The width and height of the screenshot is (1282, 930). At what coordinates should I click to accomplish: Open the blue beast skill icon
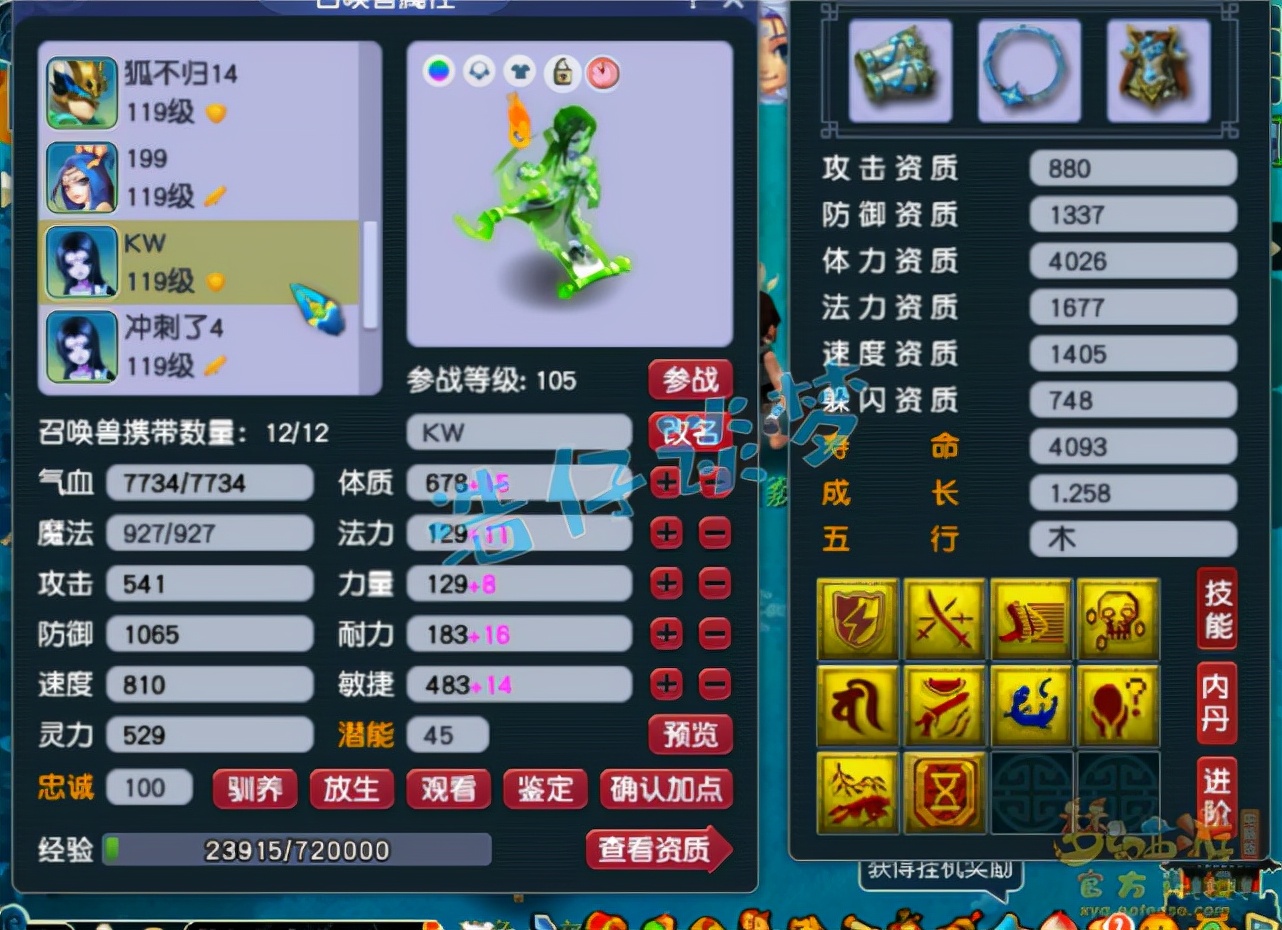click(1031, 703)
